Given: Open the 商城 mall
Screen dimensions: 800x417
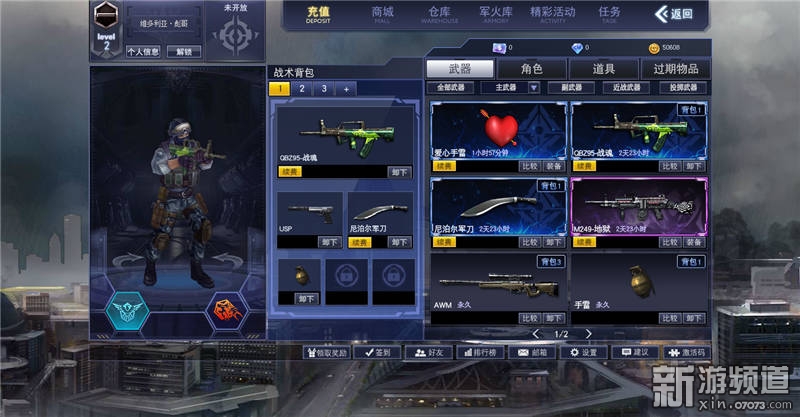Looking at the screenshot, I should coord(383,14).
